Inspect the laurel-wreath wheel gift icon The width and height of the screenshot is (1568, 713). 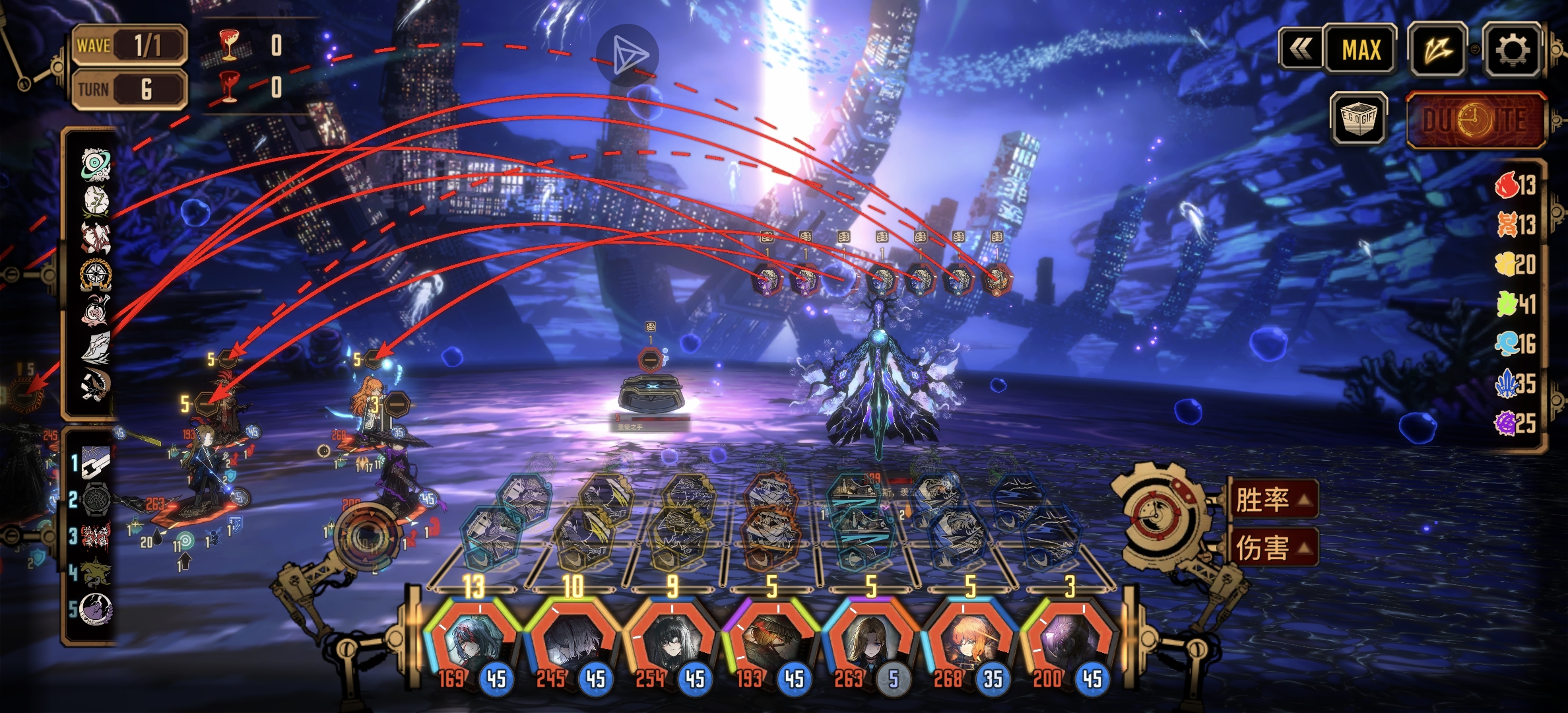95,274
